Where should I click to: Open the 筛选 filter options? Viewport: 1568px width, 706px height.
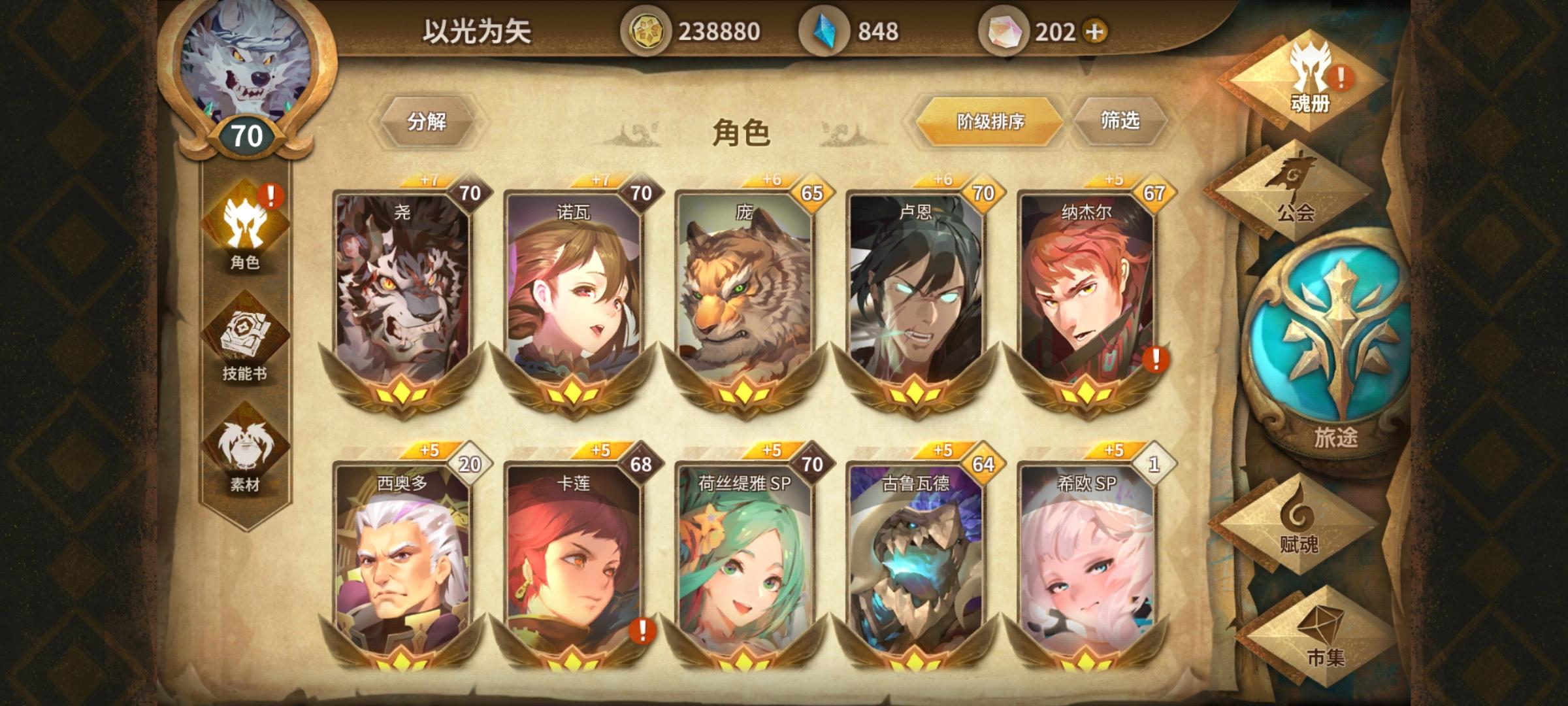click(x=1121, y=120)
